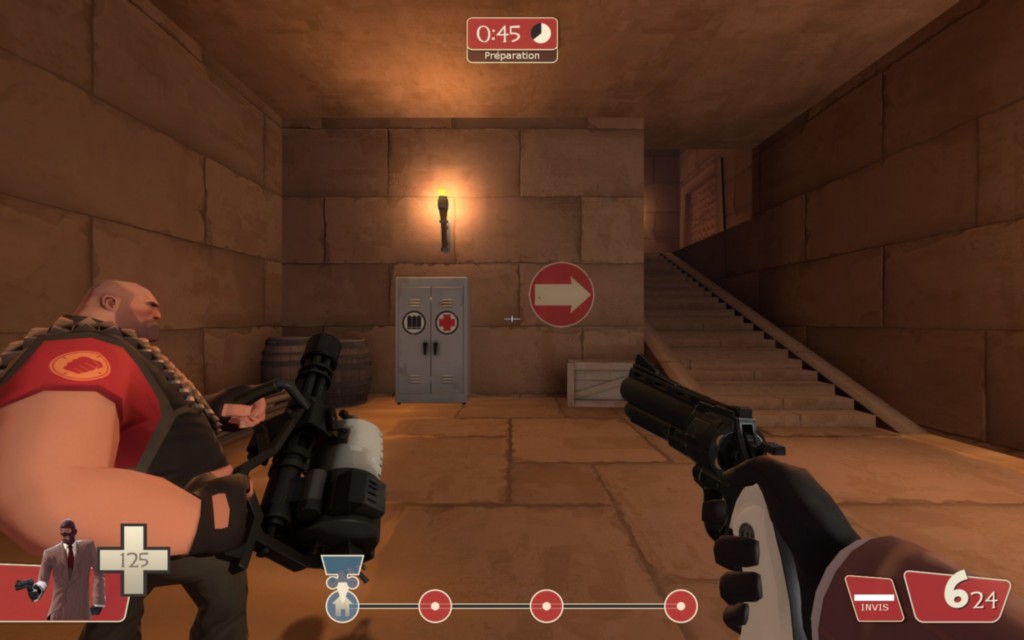Select the blue captured control point icon

343,604
